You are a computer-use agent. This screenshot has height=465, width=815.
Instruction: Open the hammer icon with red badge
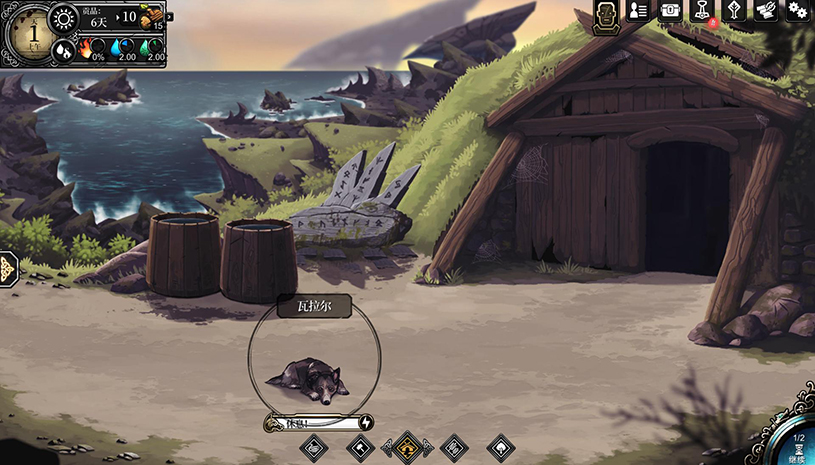pos(702,10)
